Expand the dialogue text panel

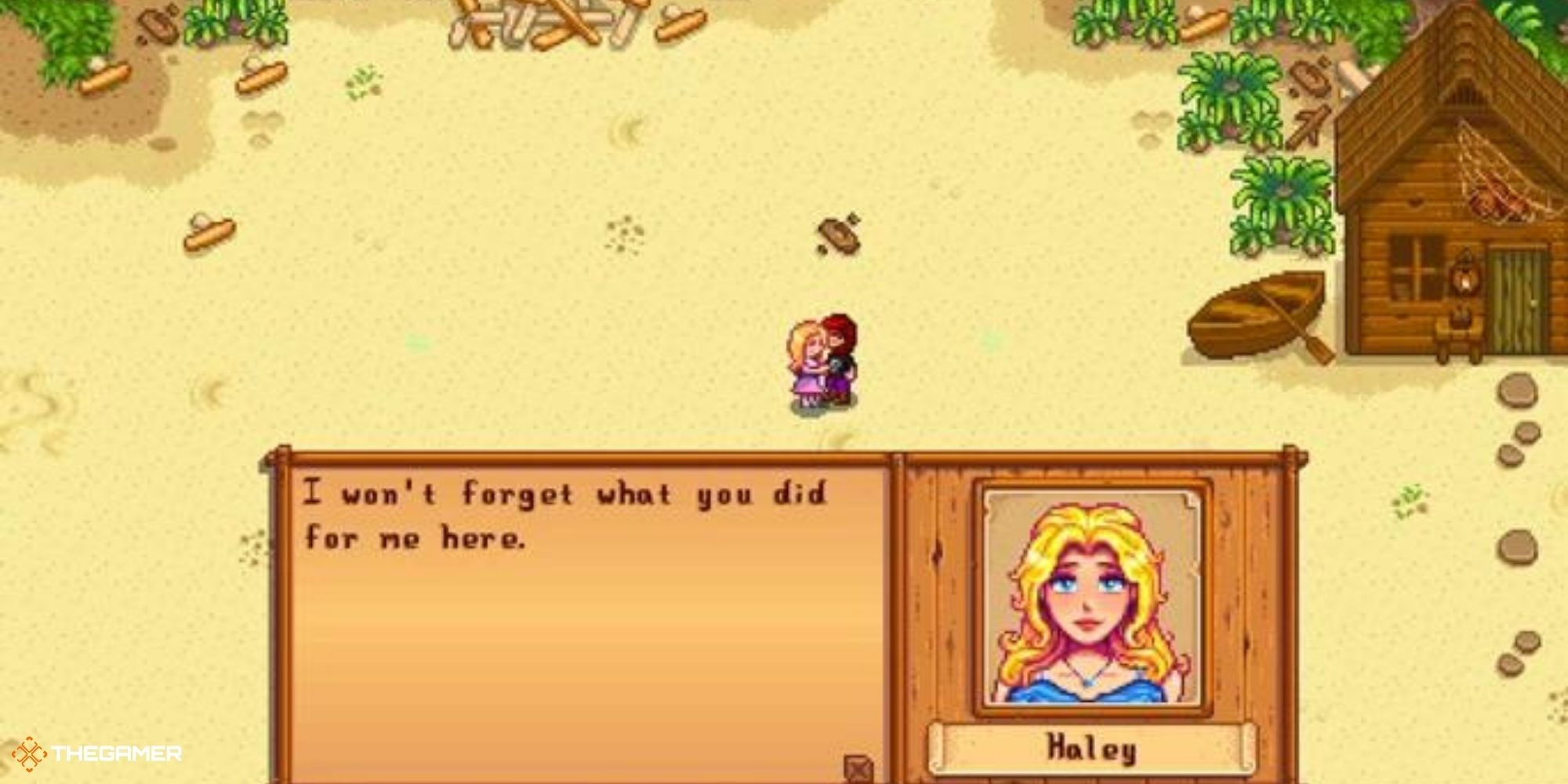coord(580,619)
